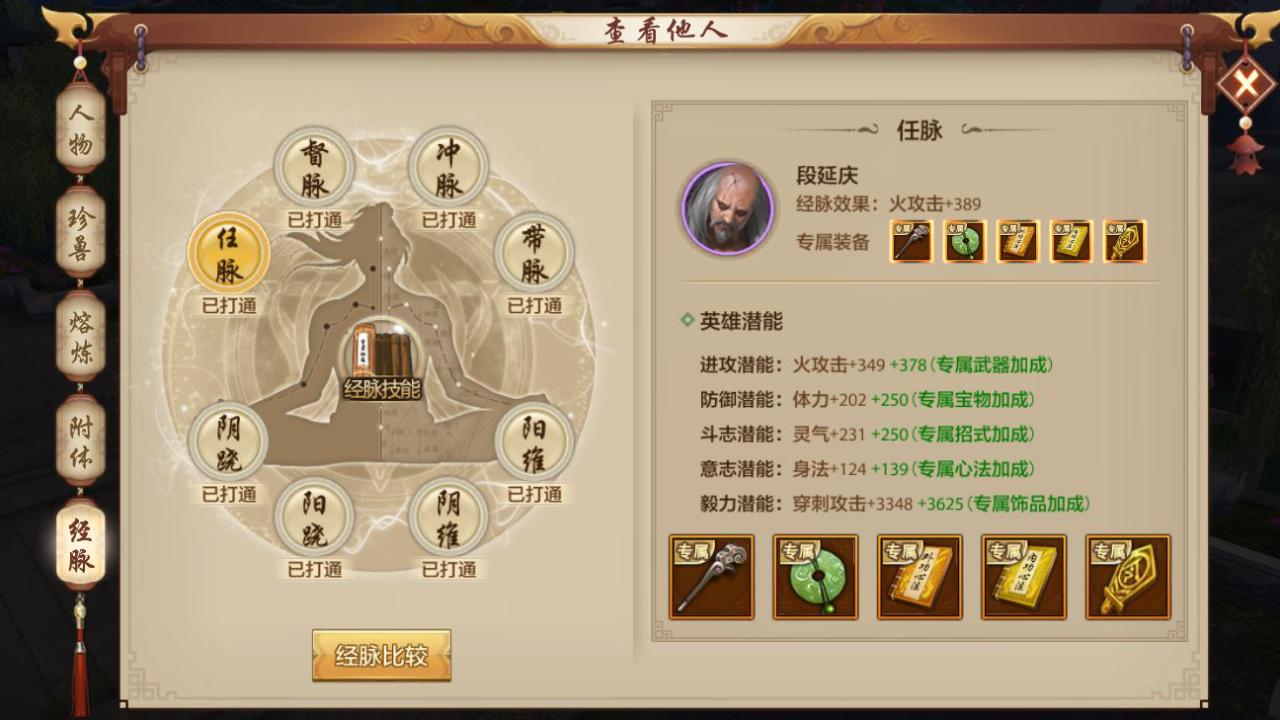Open the 内功心法 manual icon
Viewport: 1280px width, 720px height.
(1070, 241)
